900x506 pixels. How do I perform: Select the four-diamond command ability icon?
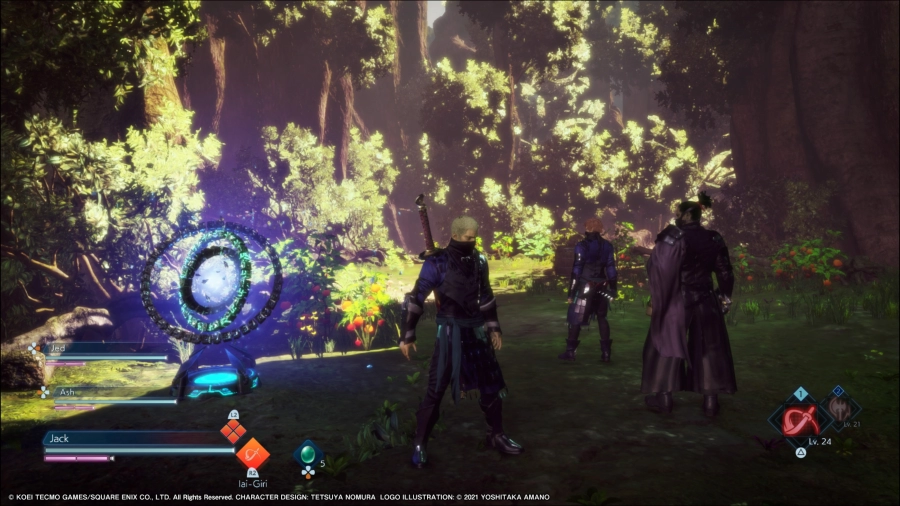[x=233, y=430]
